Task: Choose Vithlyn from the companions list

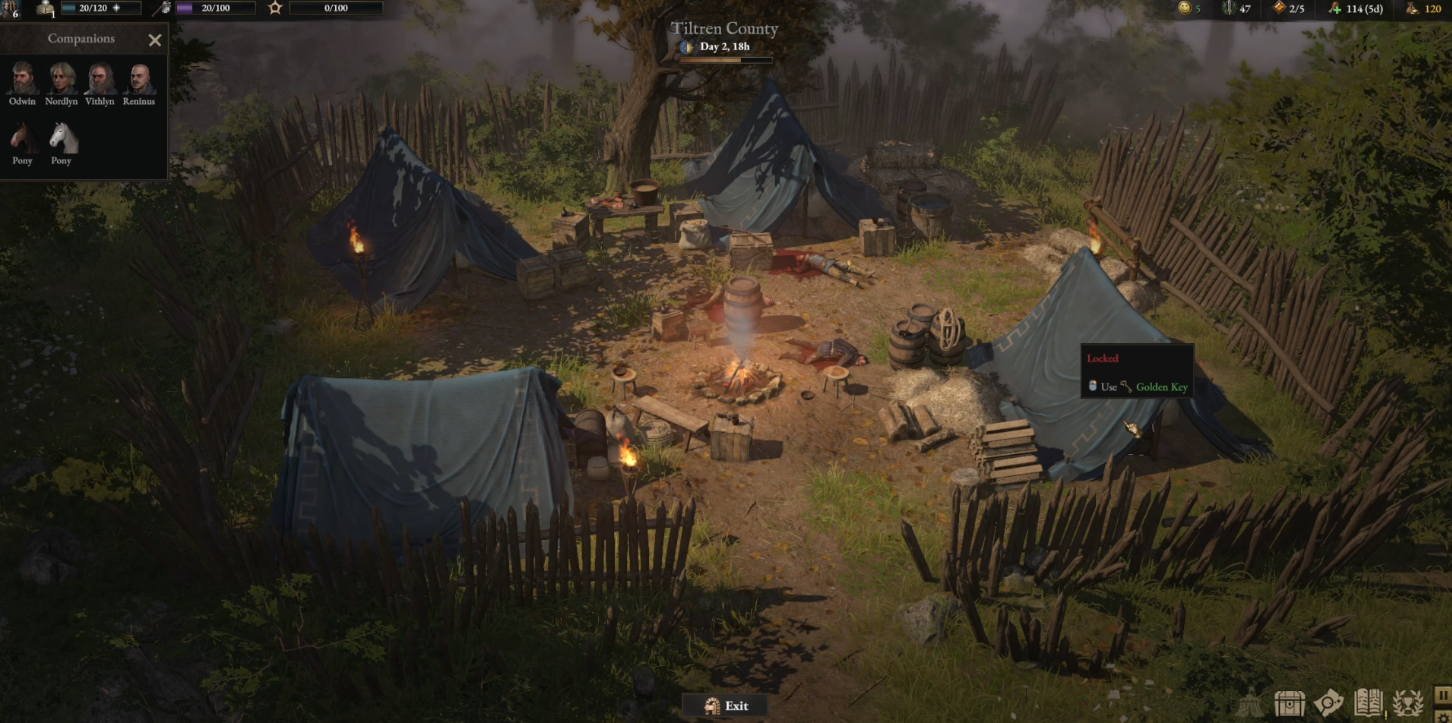Action: click(100, 79)
